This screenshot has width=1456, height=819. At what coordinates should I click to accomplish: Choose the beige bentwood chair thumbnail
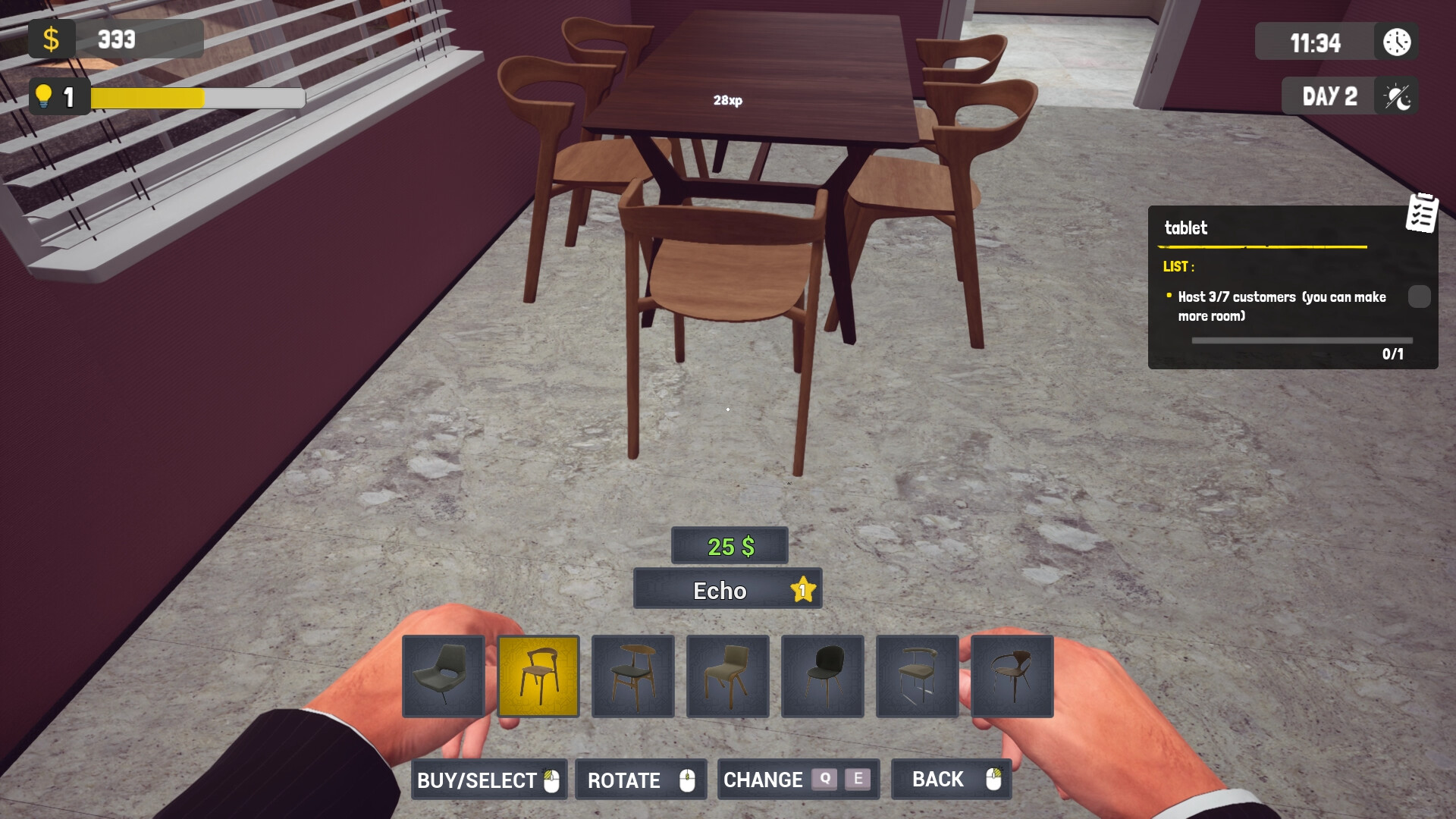(727, 676)
